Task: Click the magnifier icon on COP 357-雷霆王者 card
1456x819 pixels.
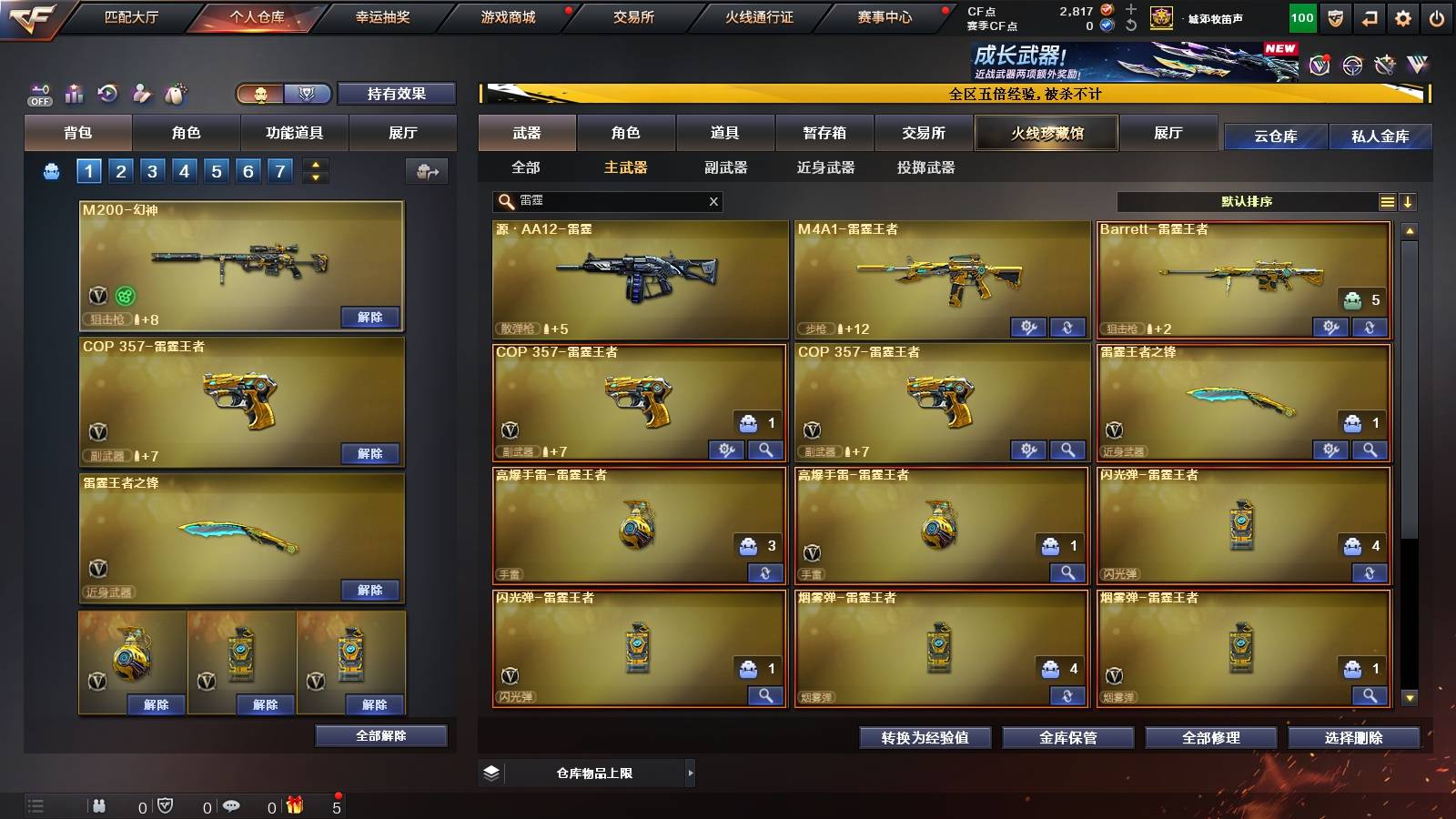Action: coord(767,450)
